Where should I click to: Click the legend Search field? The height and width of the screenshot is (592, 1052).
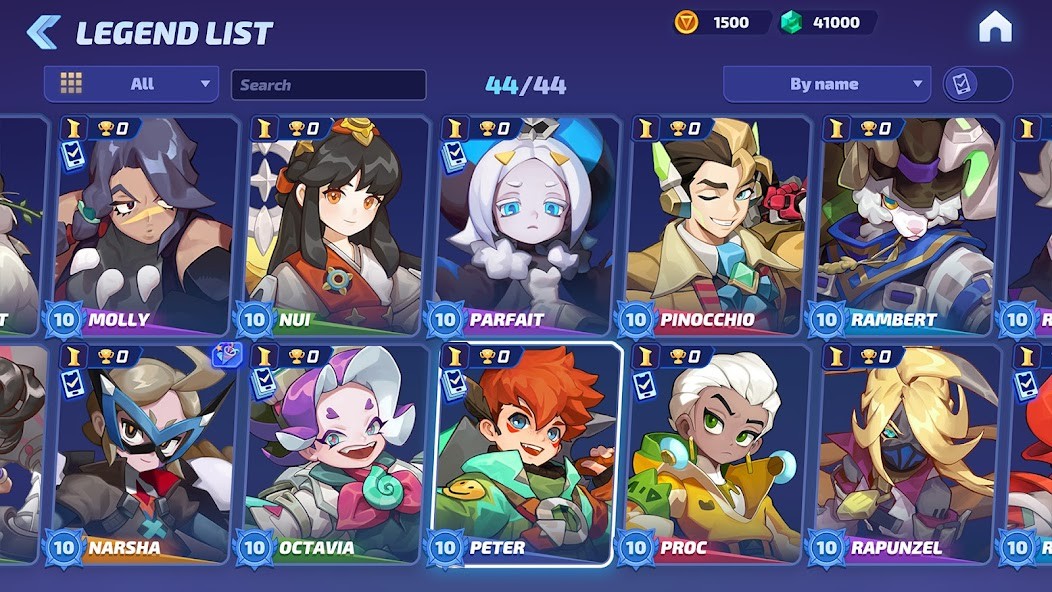(328, 85)
